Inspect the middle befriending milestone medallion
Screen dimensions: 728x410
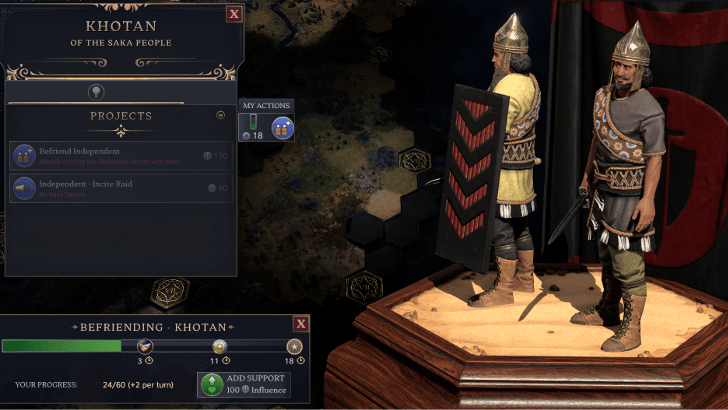[219, 346]
